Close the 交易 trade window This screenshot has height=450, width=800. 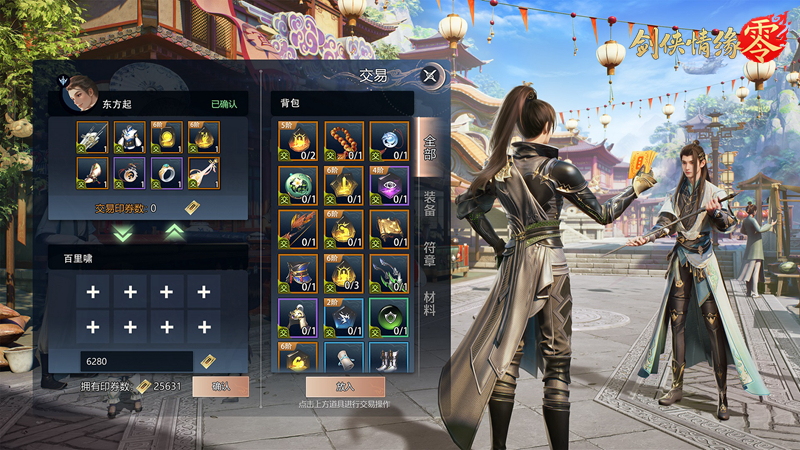(x=430, y=75)
